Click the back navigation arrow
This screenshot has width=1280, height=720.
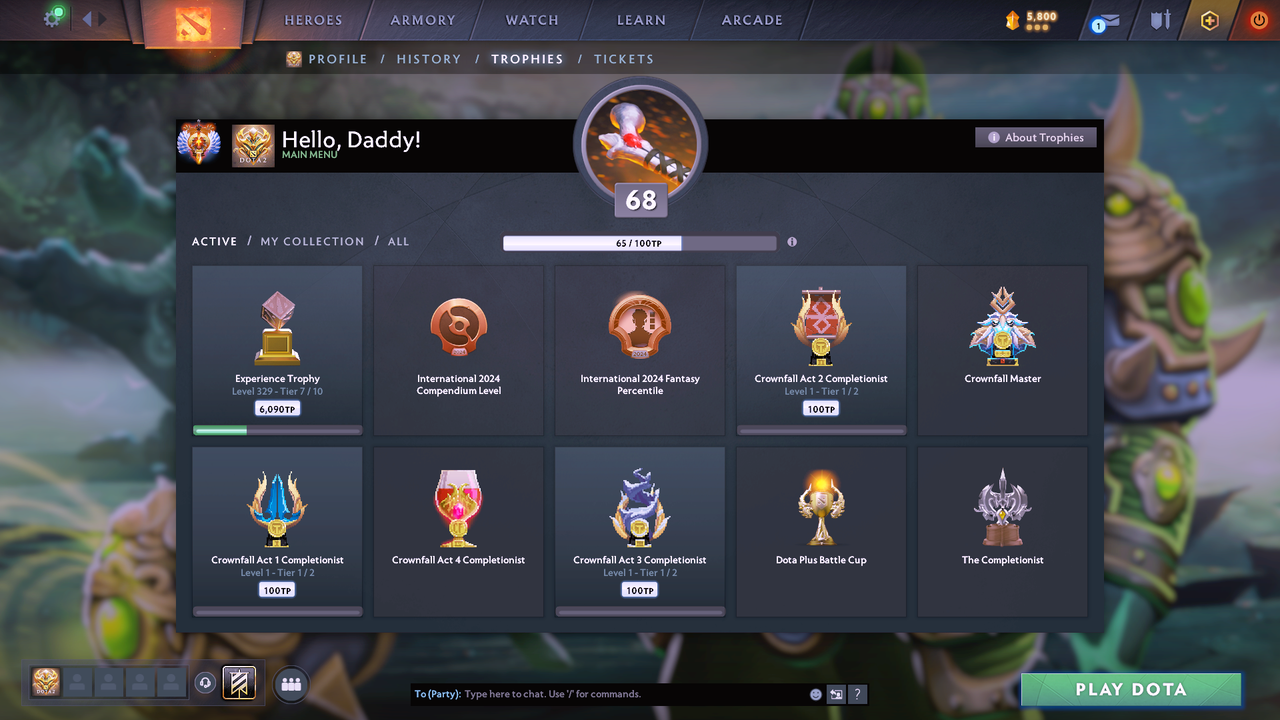(x=85, y=17)
